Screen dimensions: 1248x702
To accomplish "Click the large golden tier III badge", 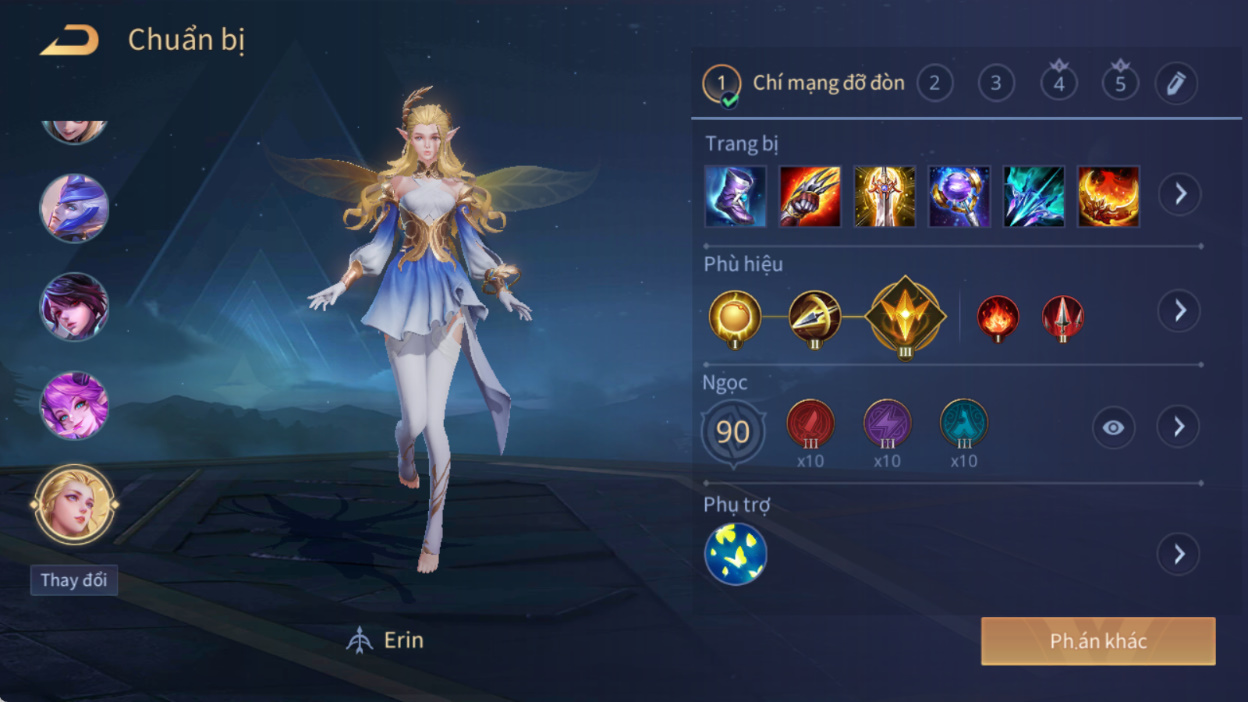I will (905, 317).
